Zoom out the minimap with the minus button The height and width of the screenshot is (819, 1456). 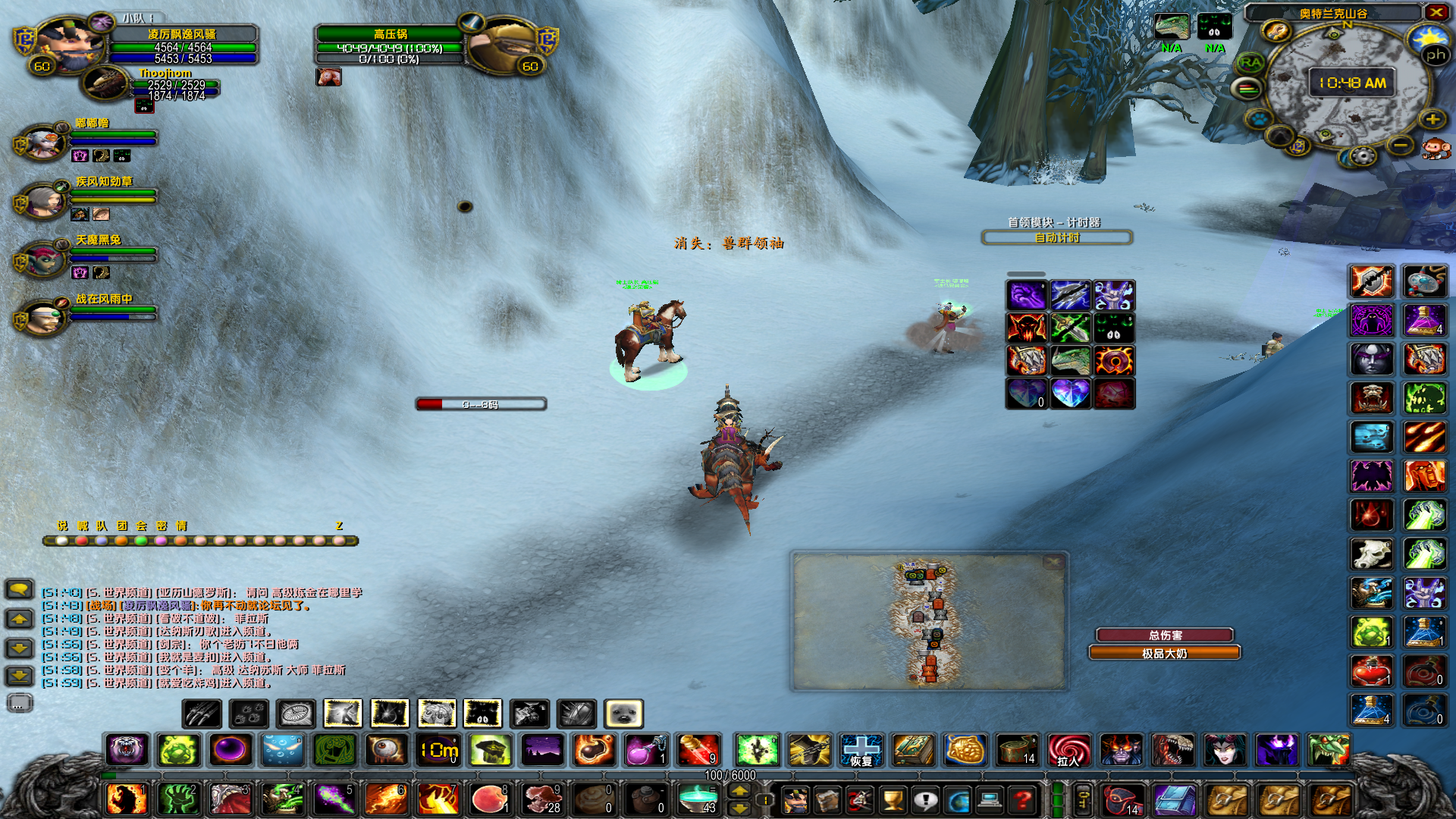pyautogui.click(x=1401, y=145)
